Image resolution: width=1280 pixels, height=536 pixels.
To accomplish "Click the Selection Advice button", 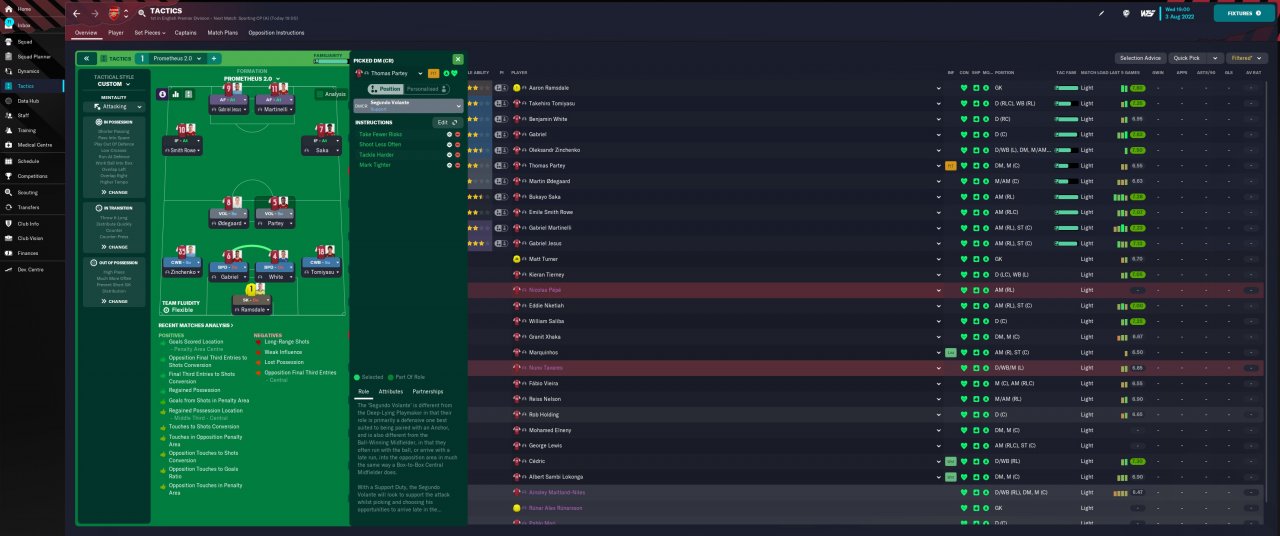I will coord(1140,58).
